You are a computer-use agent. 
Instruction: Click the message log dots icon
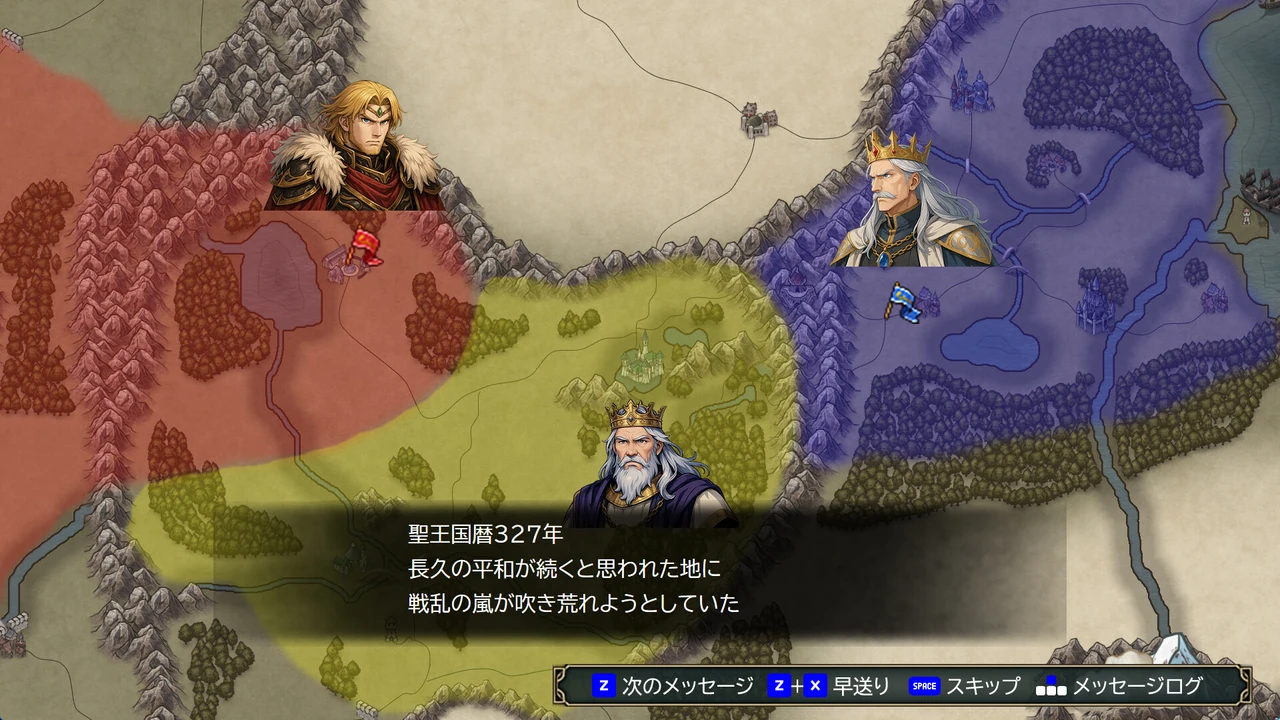point(1053,685)
